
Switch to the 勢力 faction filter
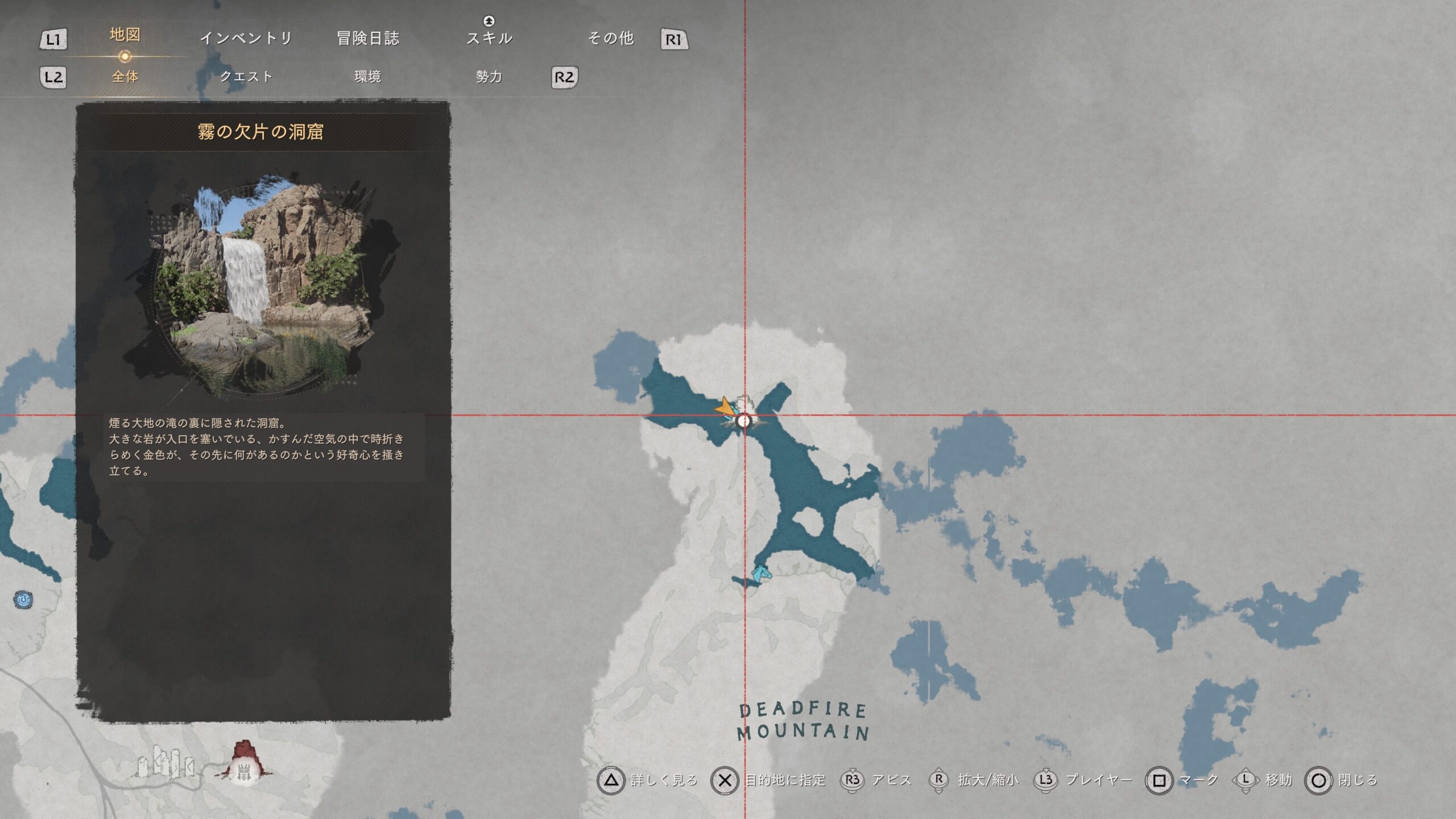pos(489,77)
